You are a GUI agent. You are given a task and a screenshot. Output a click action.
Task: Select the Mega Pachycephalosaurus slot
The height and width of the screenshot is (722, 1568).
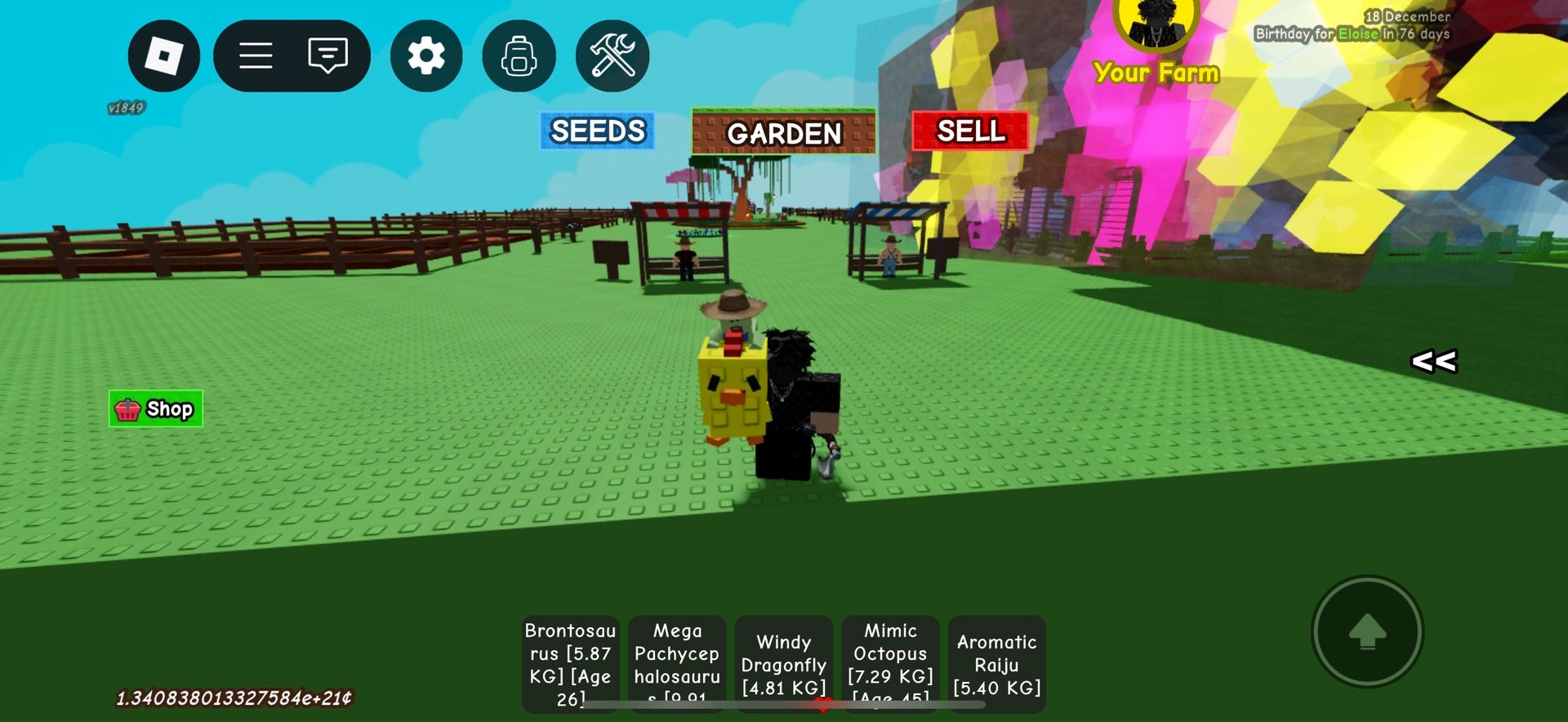coord(677,663)
